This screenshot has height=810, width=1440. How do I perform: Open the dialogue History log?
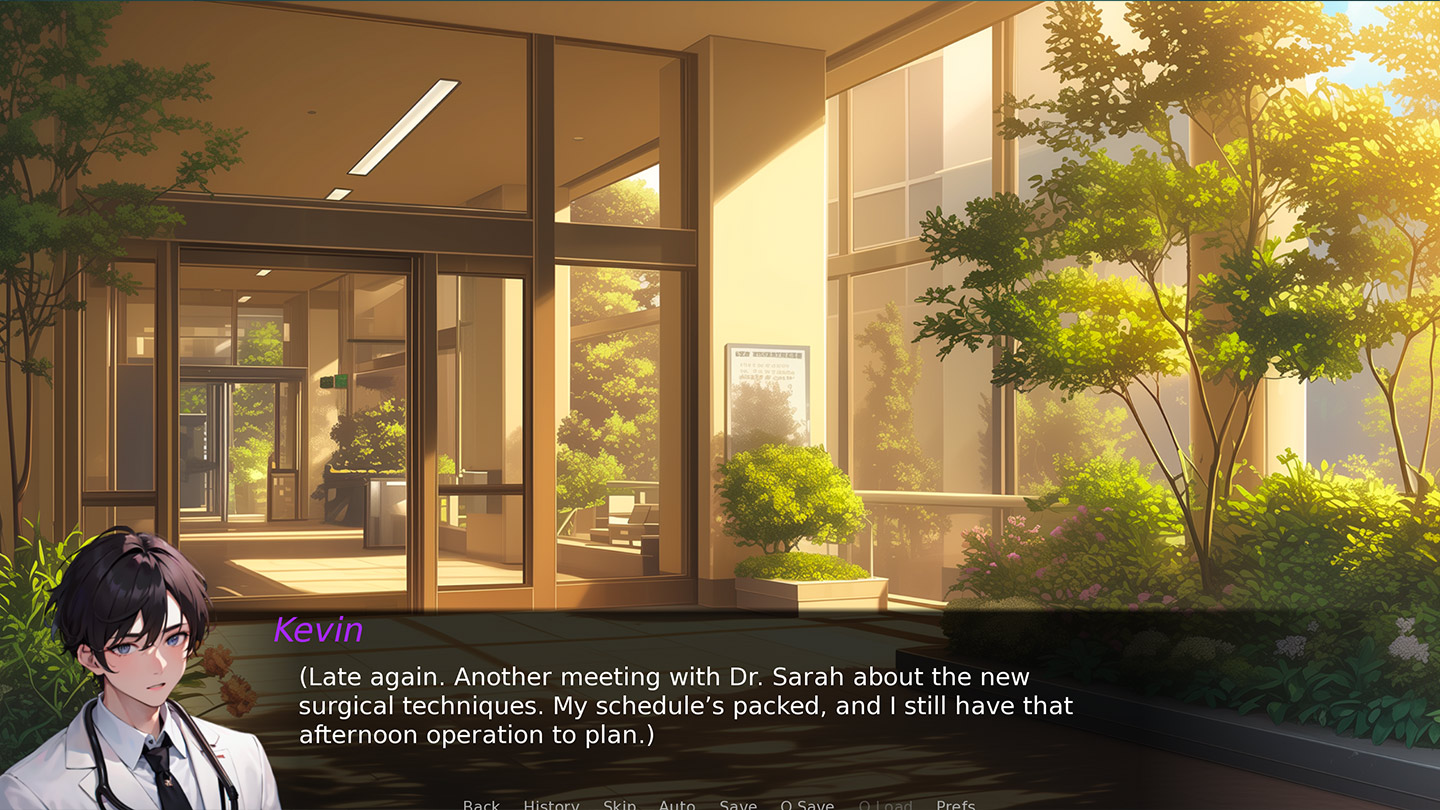tap(550, 804)
